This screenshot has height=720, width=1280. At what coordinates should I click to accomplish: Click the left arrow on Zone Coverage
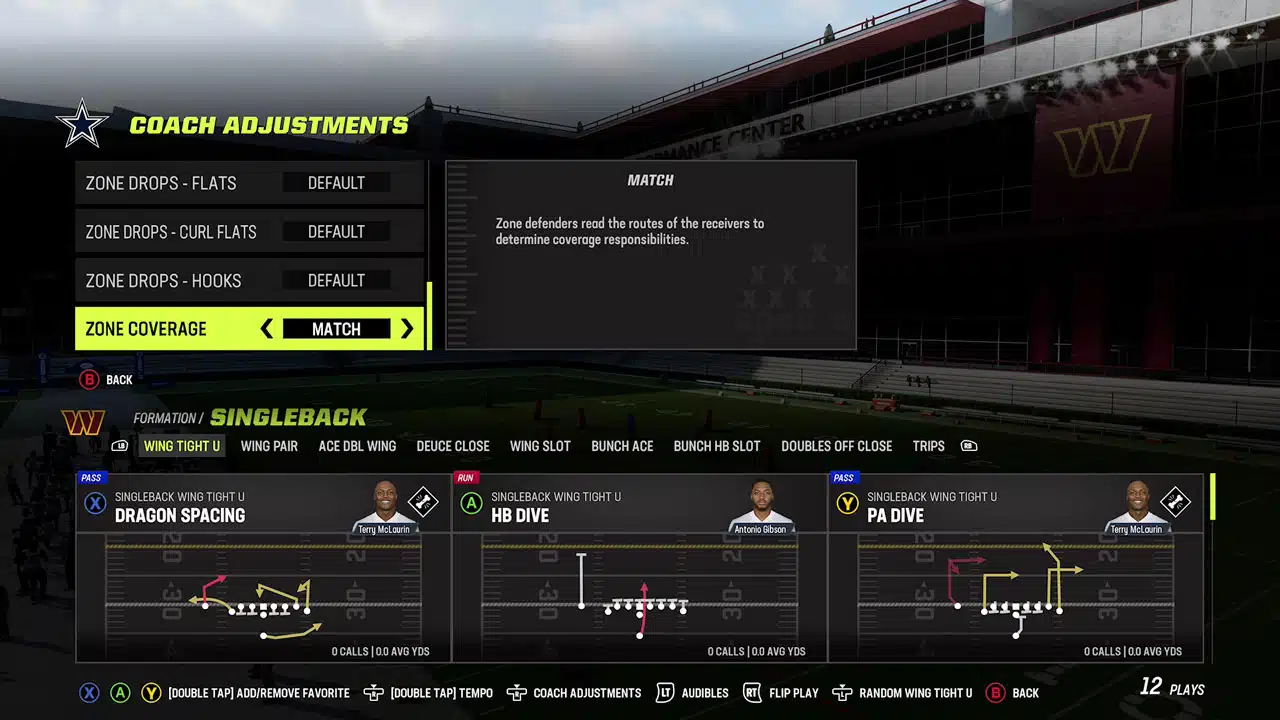pyautogui.click(x=266, y=329)
